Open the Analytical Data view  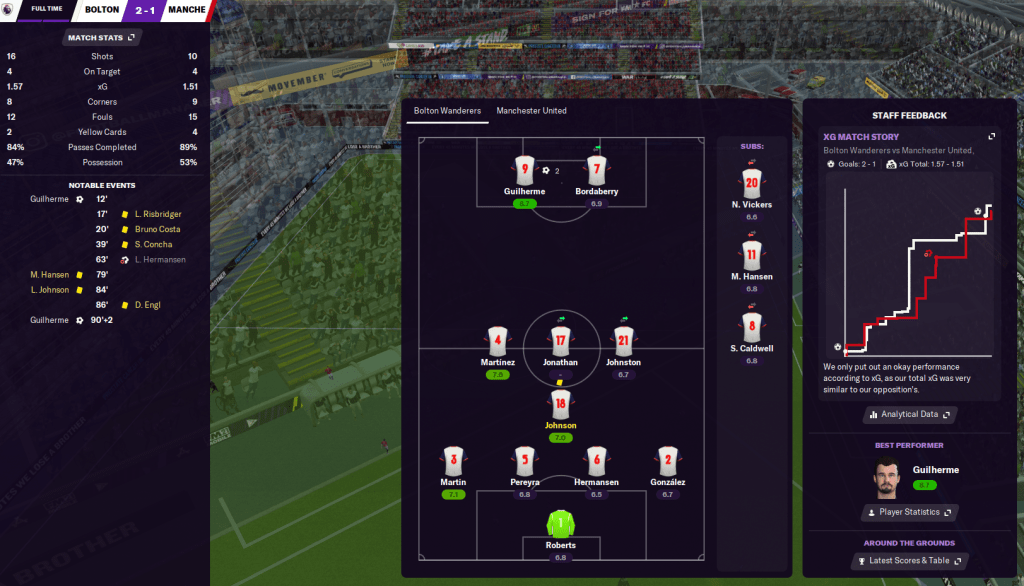[909, 414]
